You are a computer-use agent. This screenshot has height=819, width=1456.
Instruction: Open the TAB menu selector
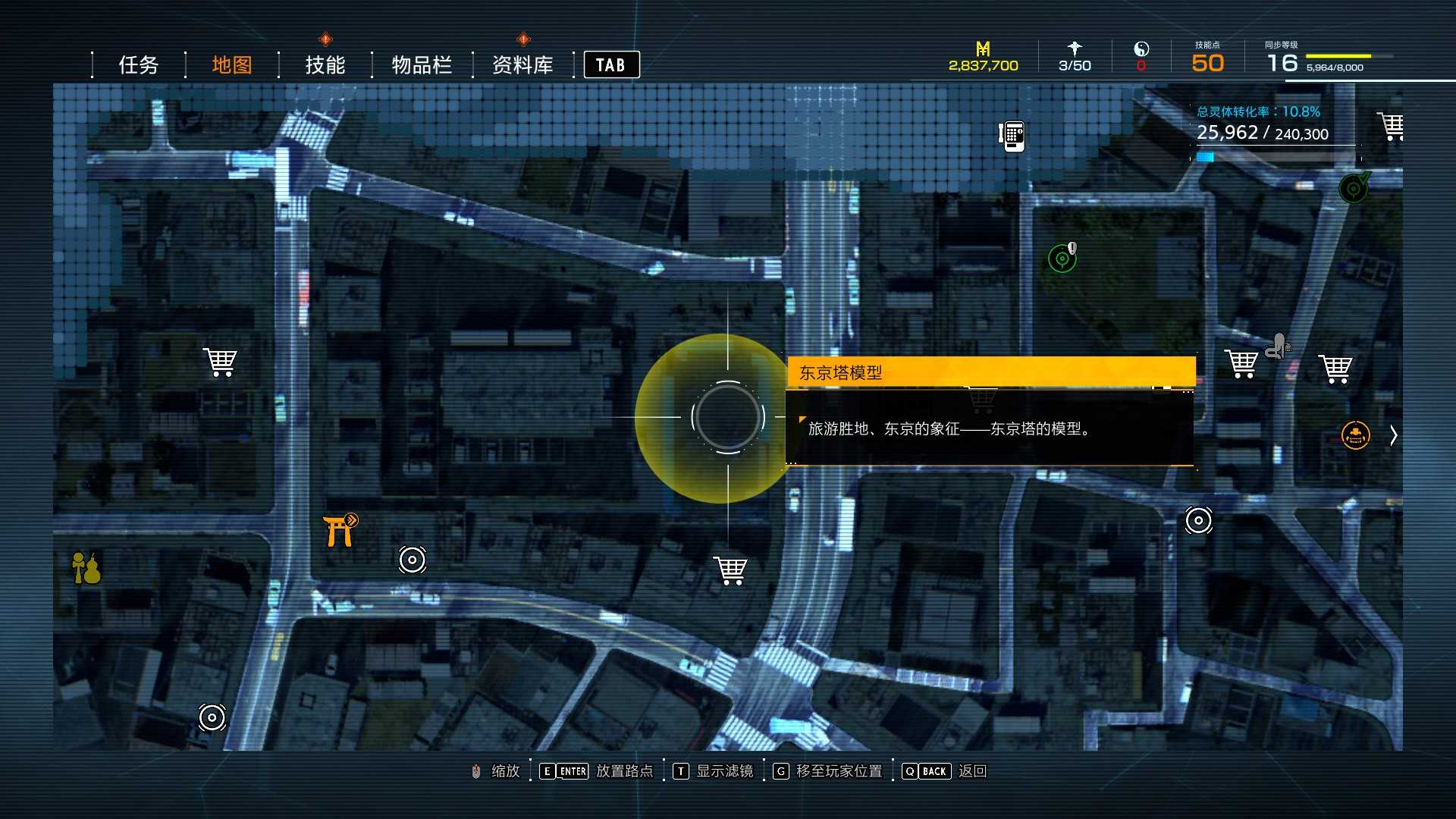(x=611, y=64)
